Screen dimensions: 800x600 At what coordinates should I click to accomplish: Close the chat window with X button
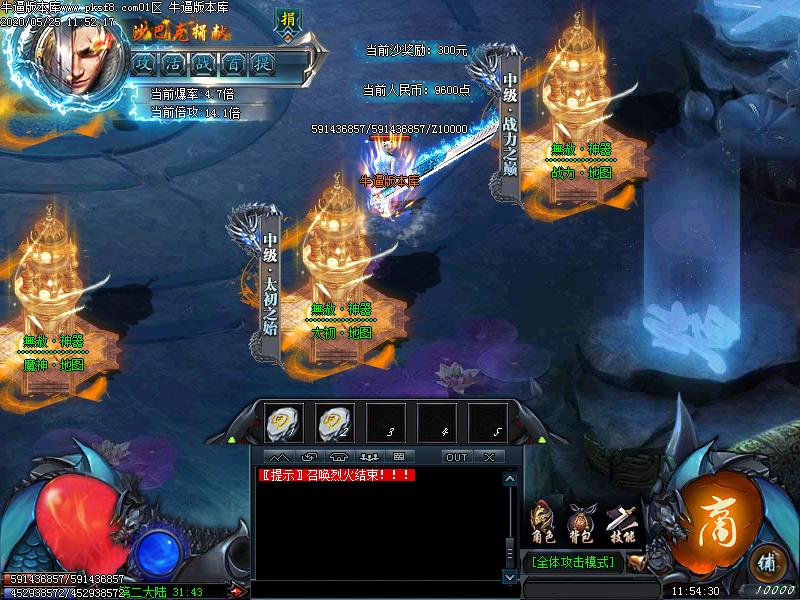489,457
